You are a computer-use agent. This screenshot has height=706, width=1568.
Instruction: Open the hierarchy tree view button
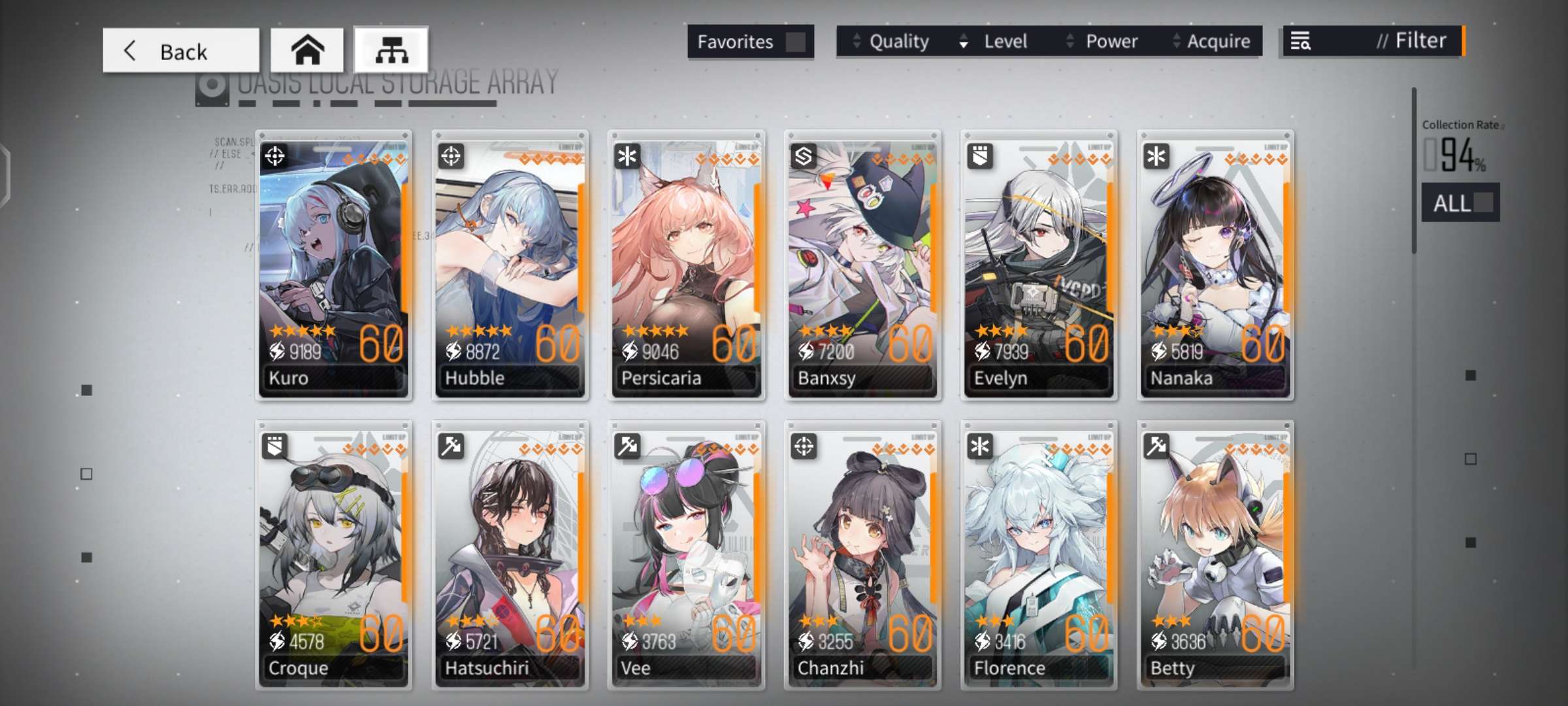click(x=391, y=50)
